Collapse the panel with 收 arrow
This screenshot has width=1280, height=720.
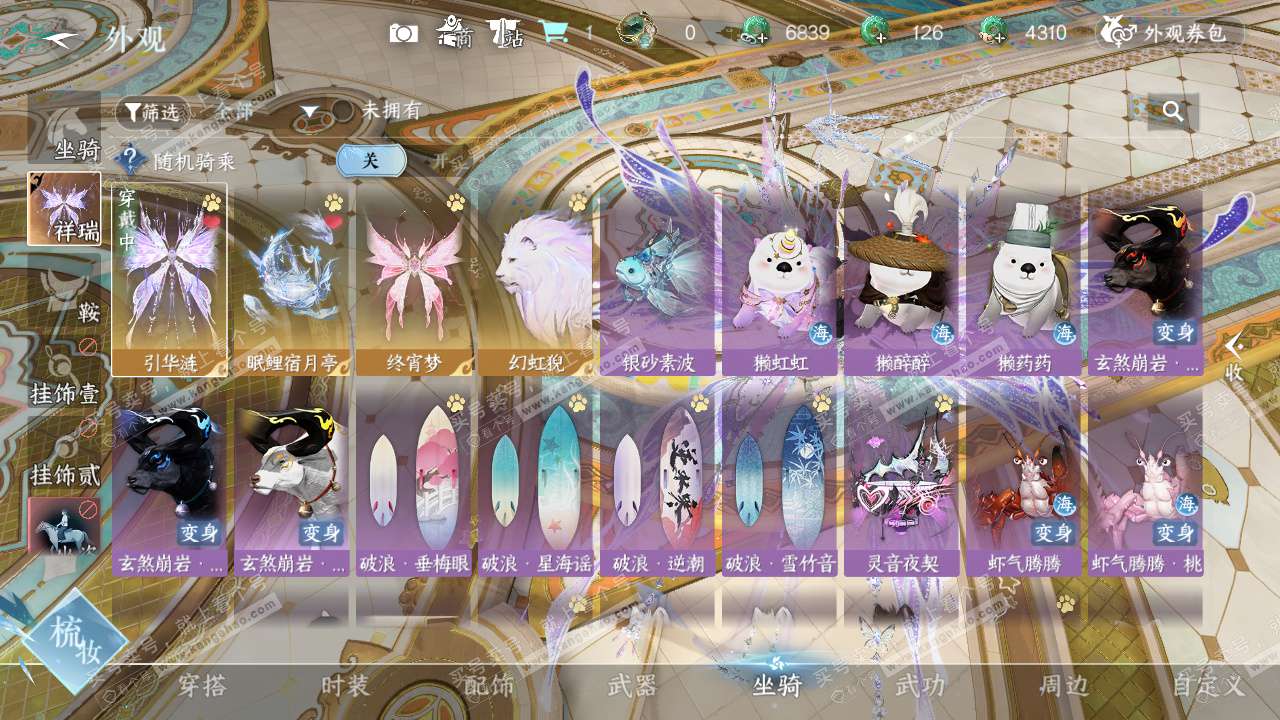coord(1234,357)
